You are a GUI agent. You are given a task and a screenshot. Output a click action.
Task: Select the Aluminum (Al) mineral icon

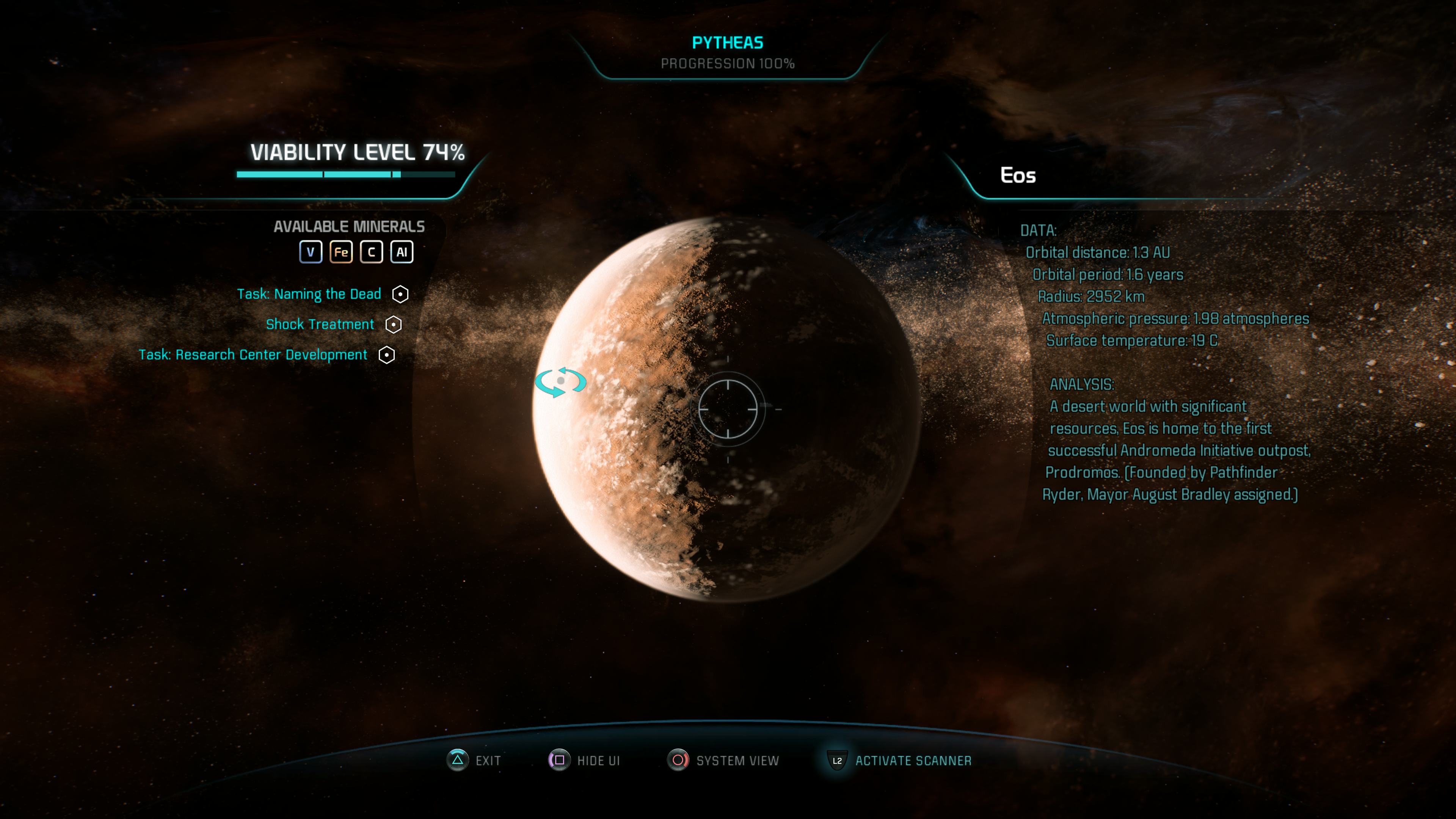click(x=401, y=252)
